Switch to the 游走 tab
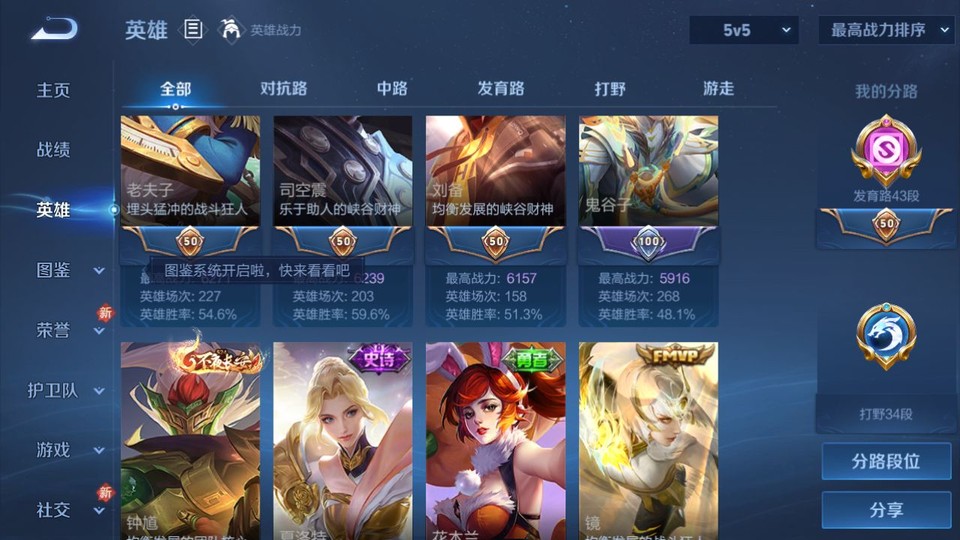 [x=718, y=89]
